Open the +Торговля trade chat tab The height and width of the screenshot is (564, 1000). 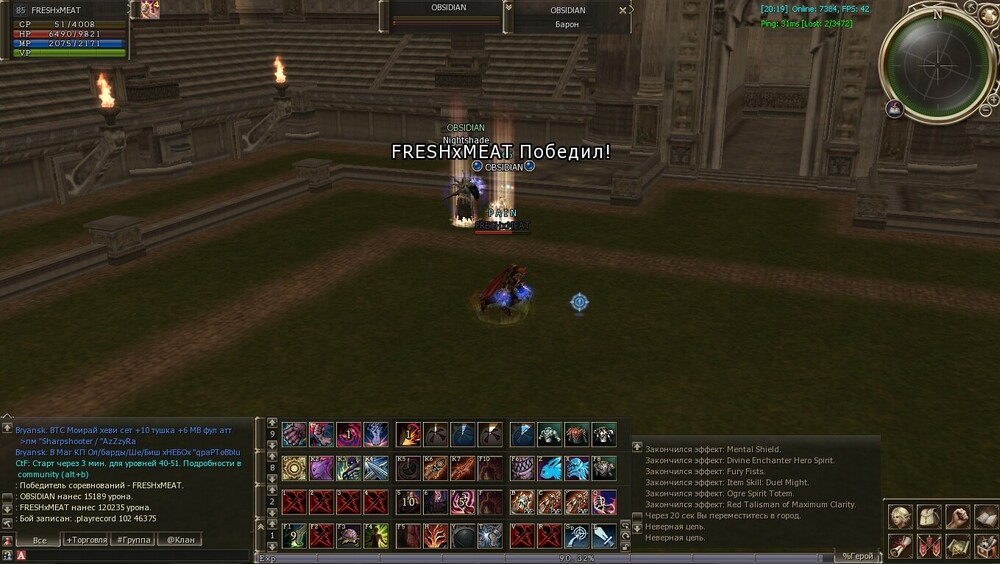click(x=86, y=540)
